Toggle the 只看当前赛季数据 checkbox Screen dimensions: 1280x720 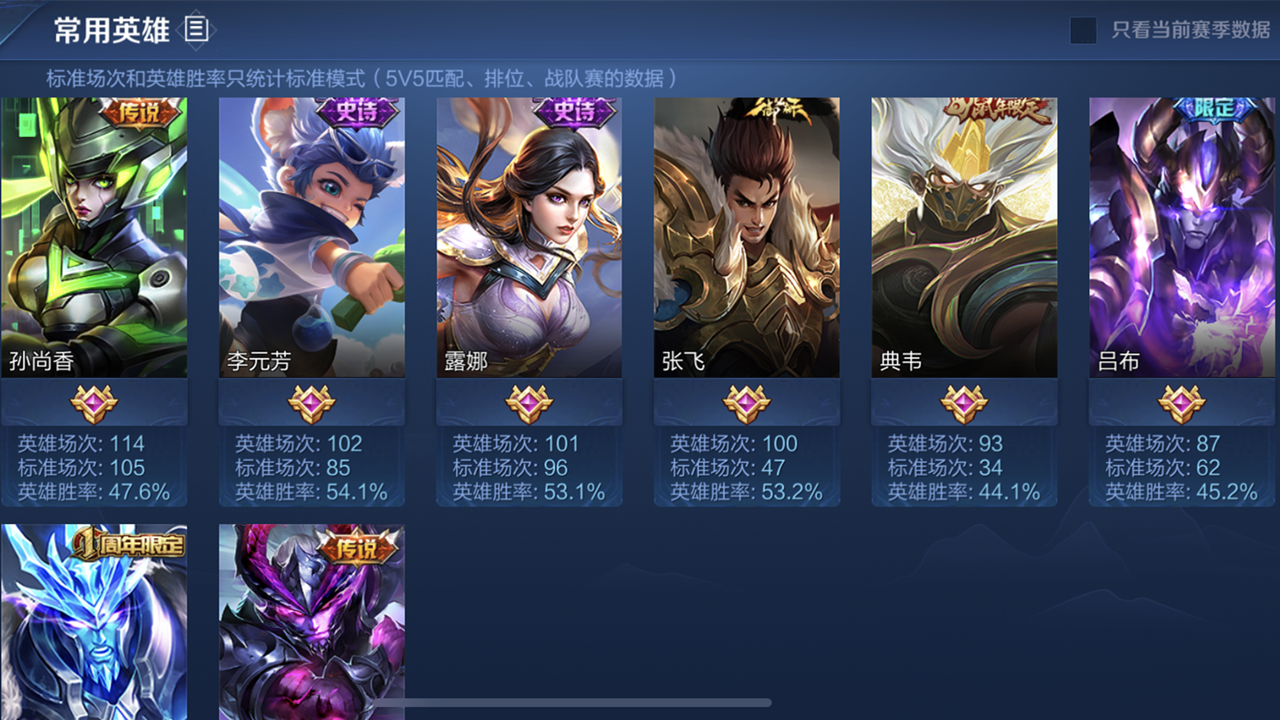pos(1083,30)
